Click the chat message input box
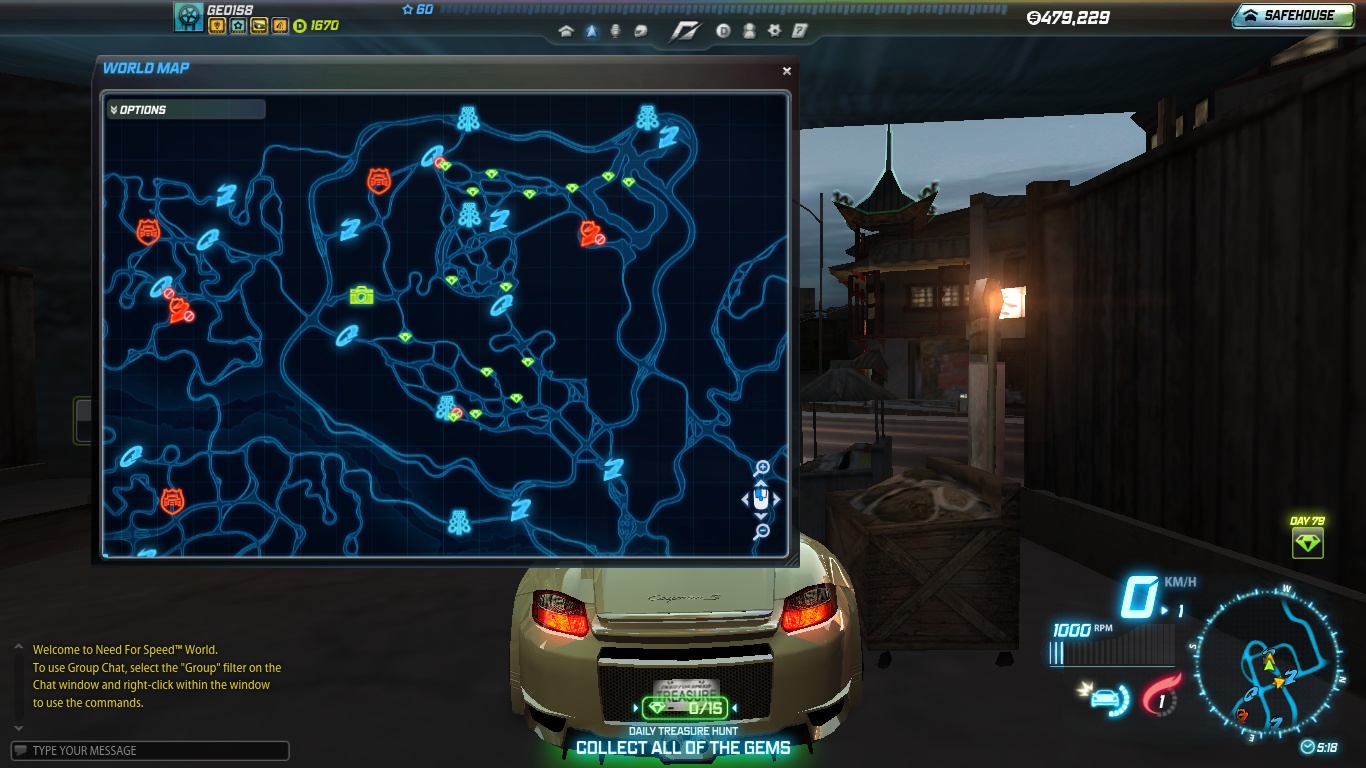Image resolution: width=1366 pixels, height=768 pixels. [150, 751]
